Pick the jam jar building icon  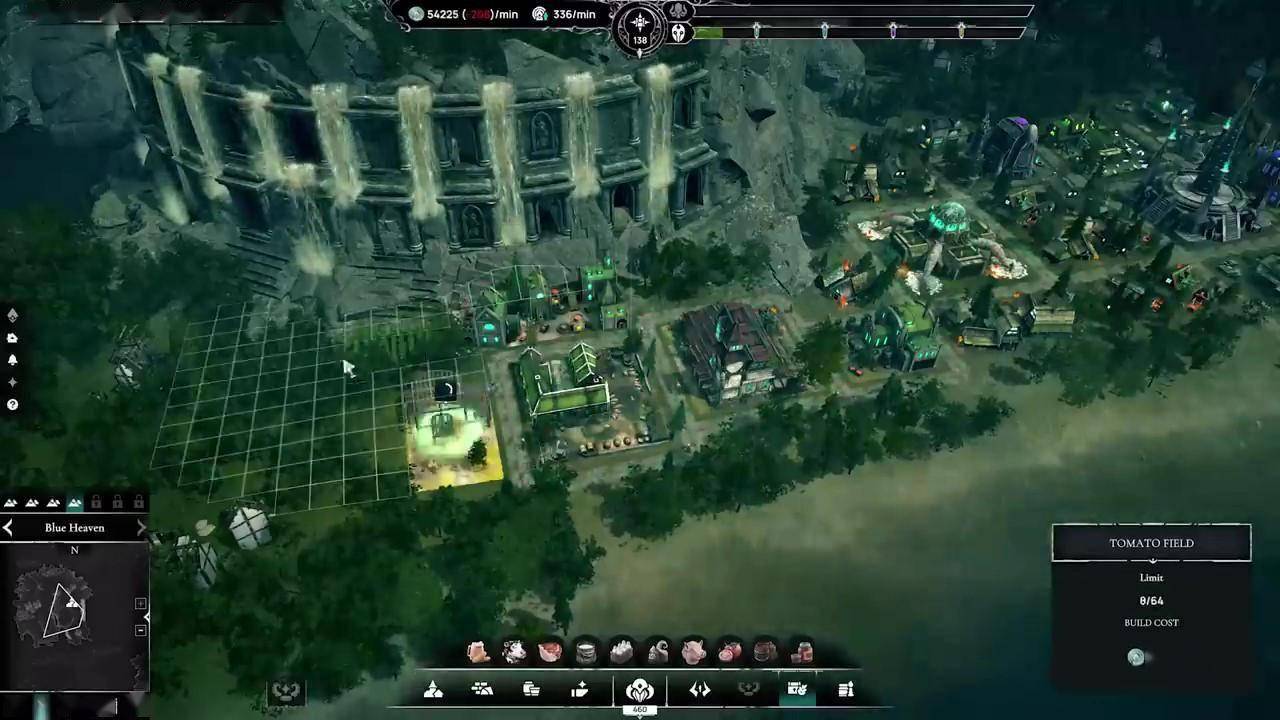(x=802, y=653)
